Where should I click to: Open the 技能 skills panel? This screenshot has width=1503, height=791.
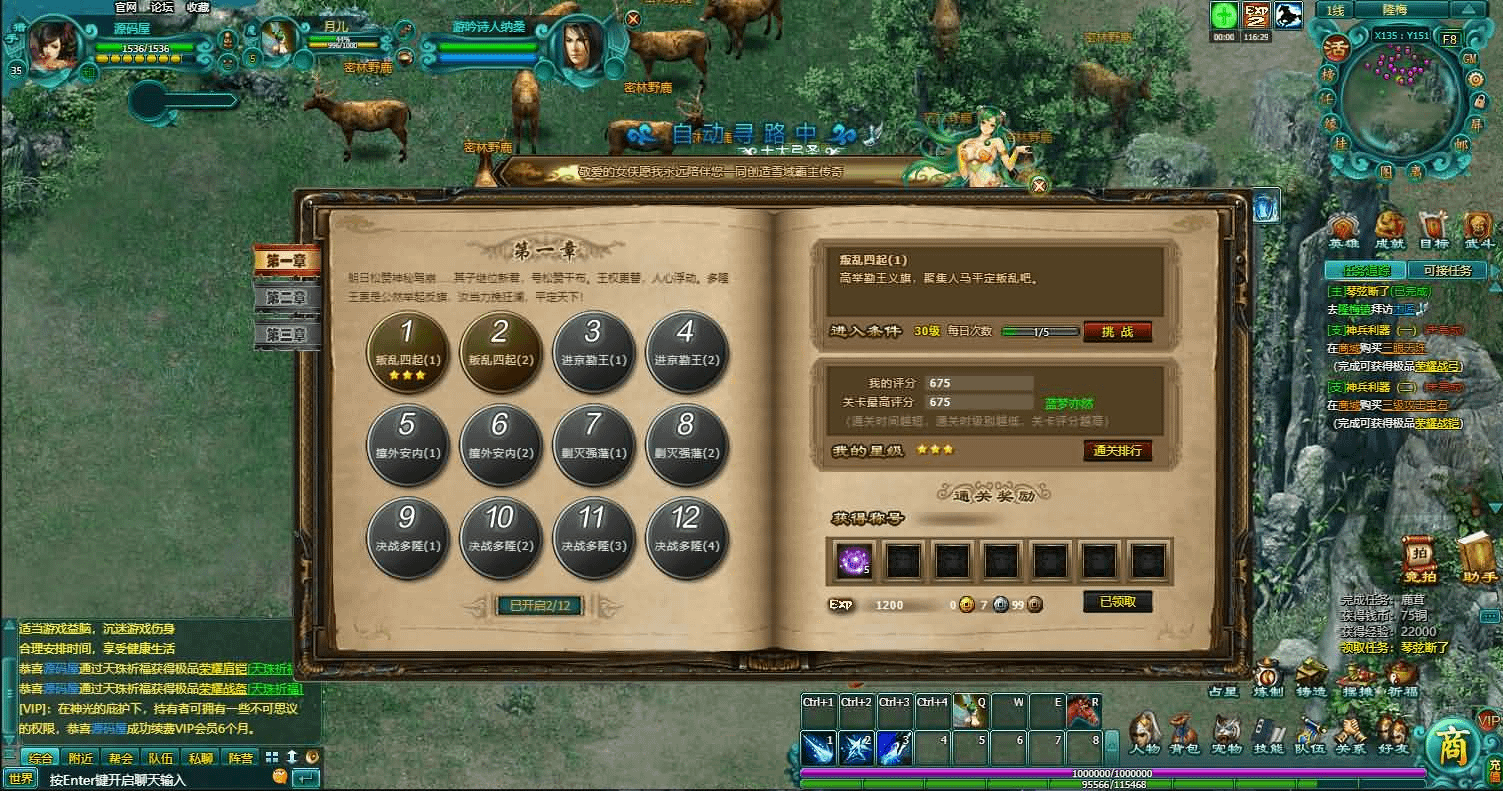click(1268, 734)
